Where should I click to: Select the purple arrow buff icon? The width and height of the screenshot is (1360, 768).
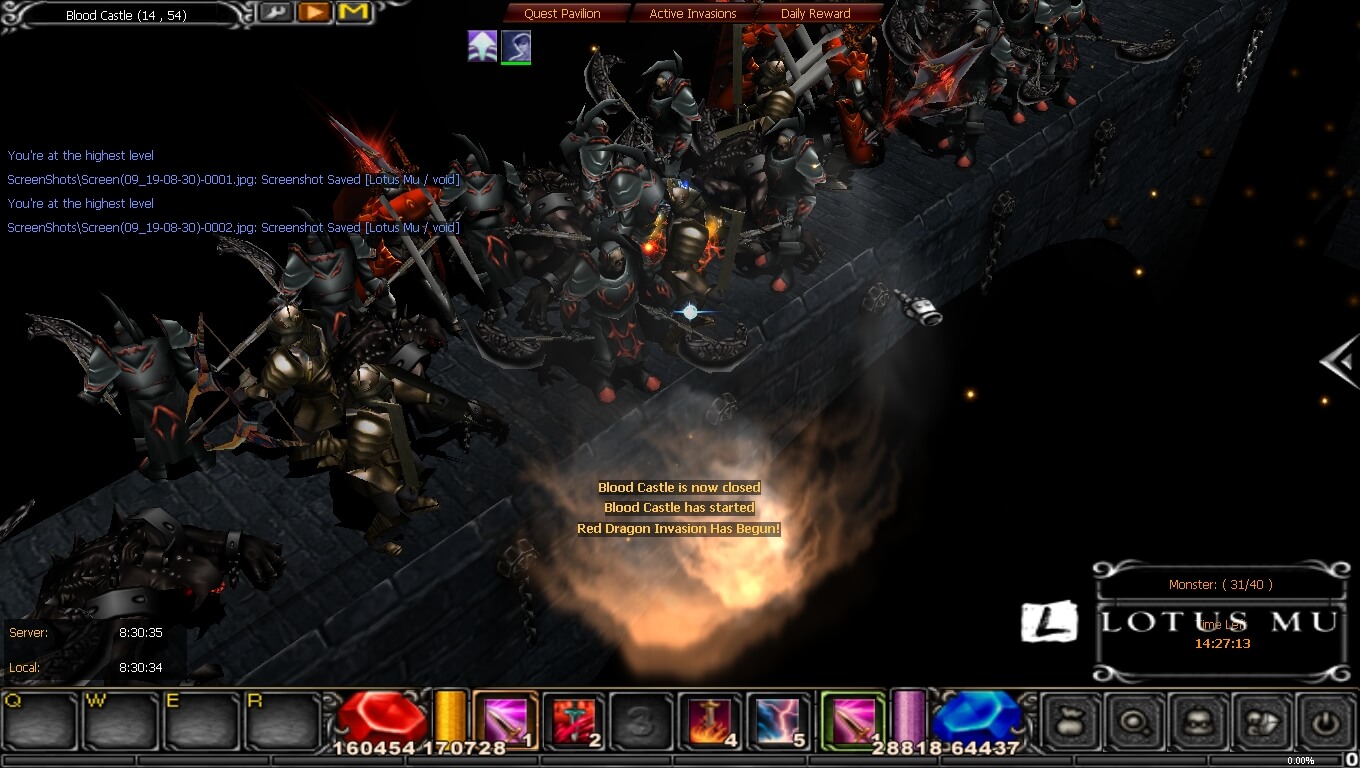(x=482, y=46)
